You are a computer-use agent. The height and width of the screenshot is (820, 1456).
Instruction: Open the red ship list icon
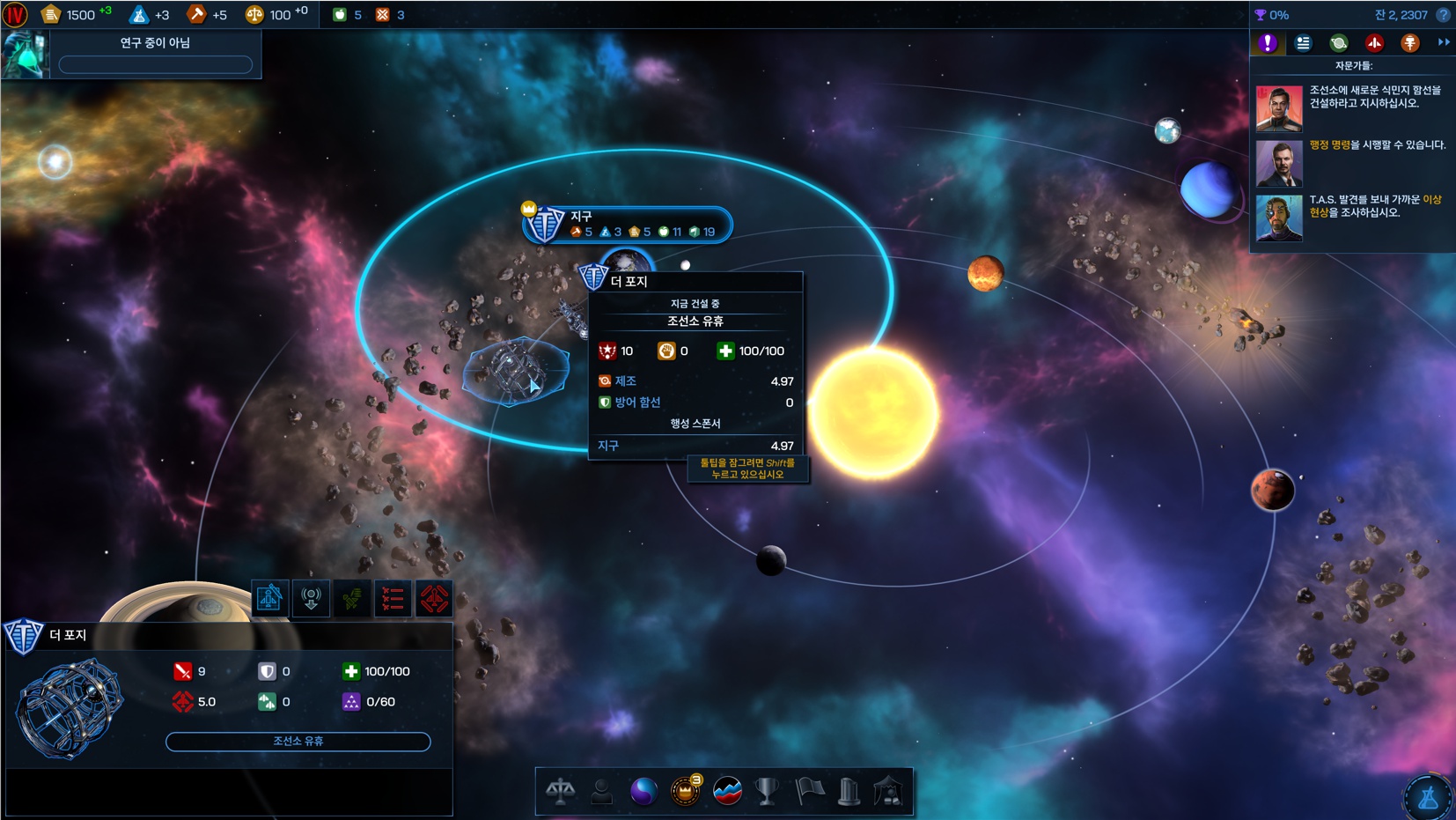tap(393, 599)
